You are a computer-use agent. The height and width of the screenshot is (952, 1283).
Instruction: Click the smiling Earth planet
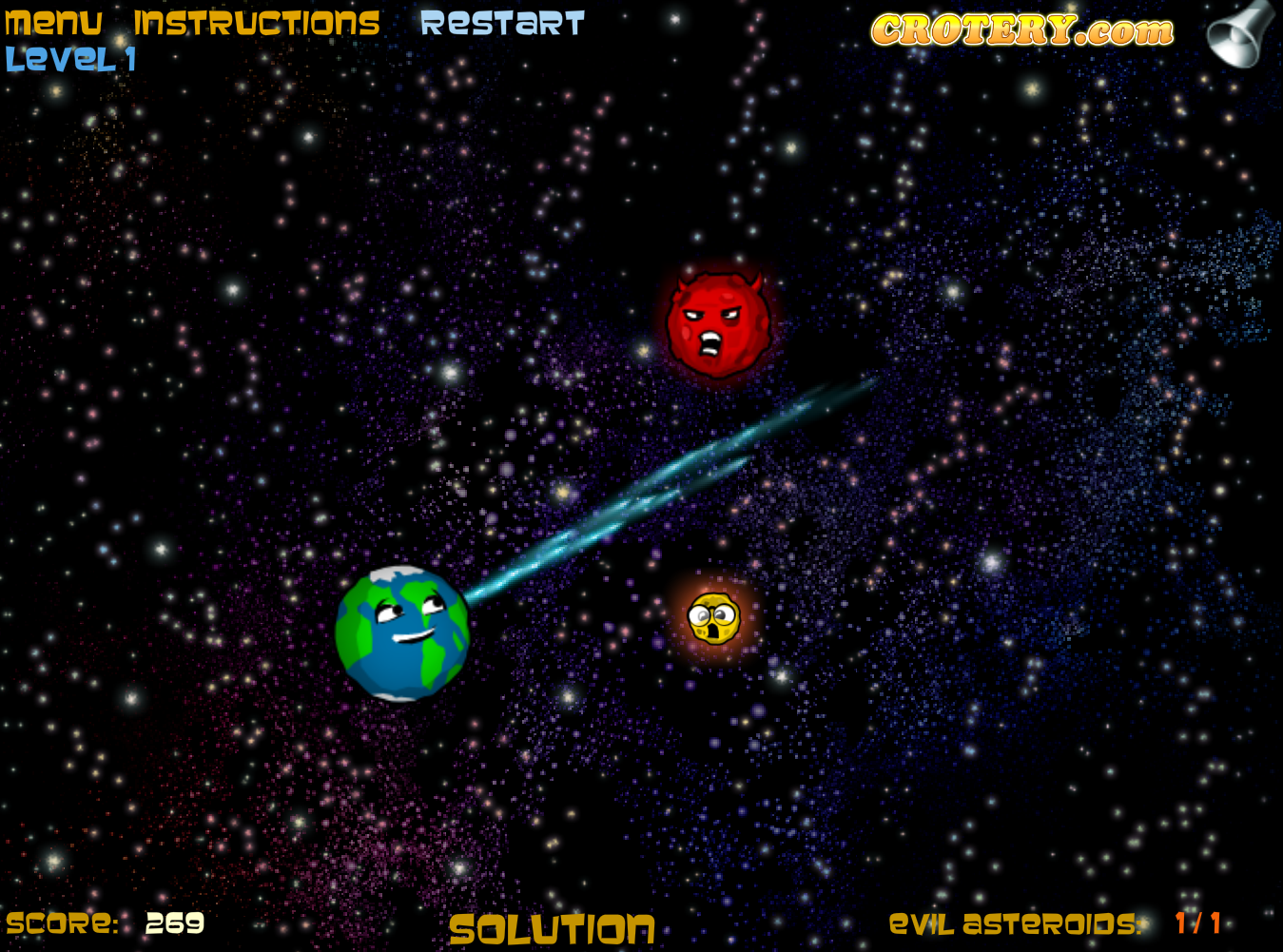[x=401, y=634]
